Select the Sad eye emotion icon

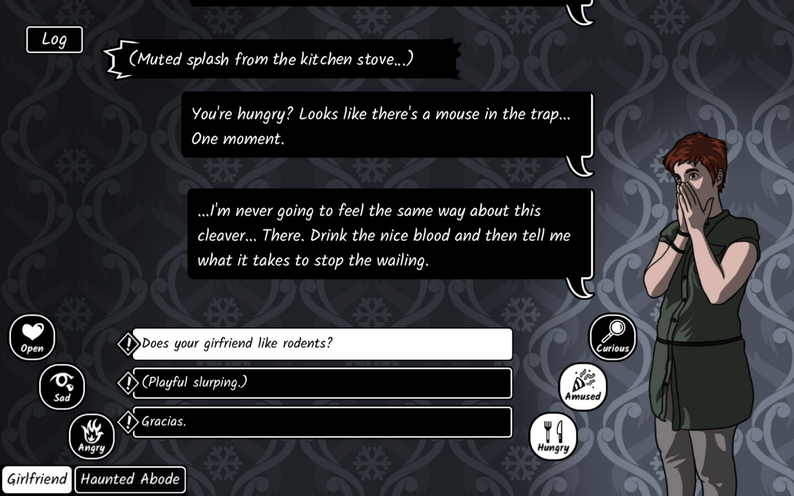pyautogui.click(x=62, y=386)
